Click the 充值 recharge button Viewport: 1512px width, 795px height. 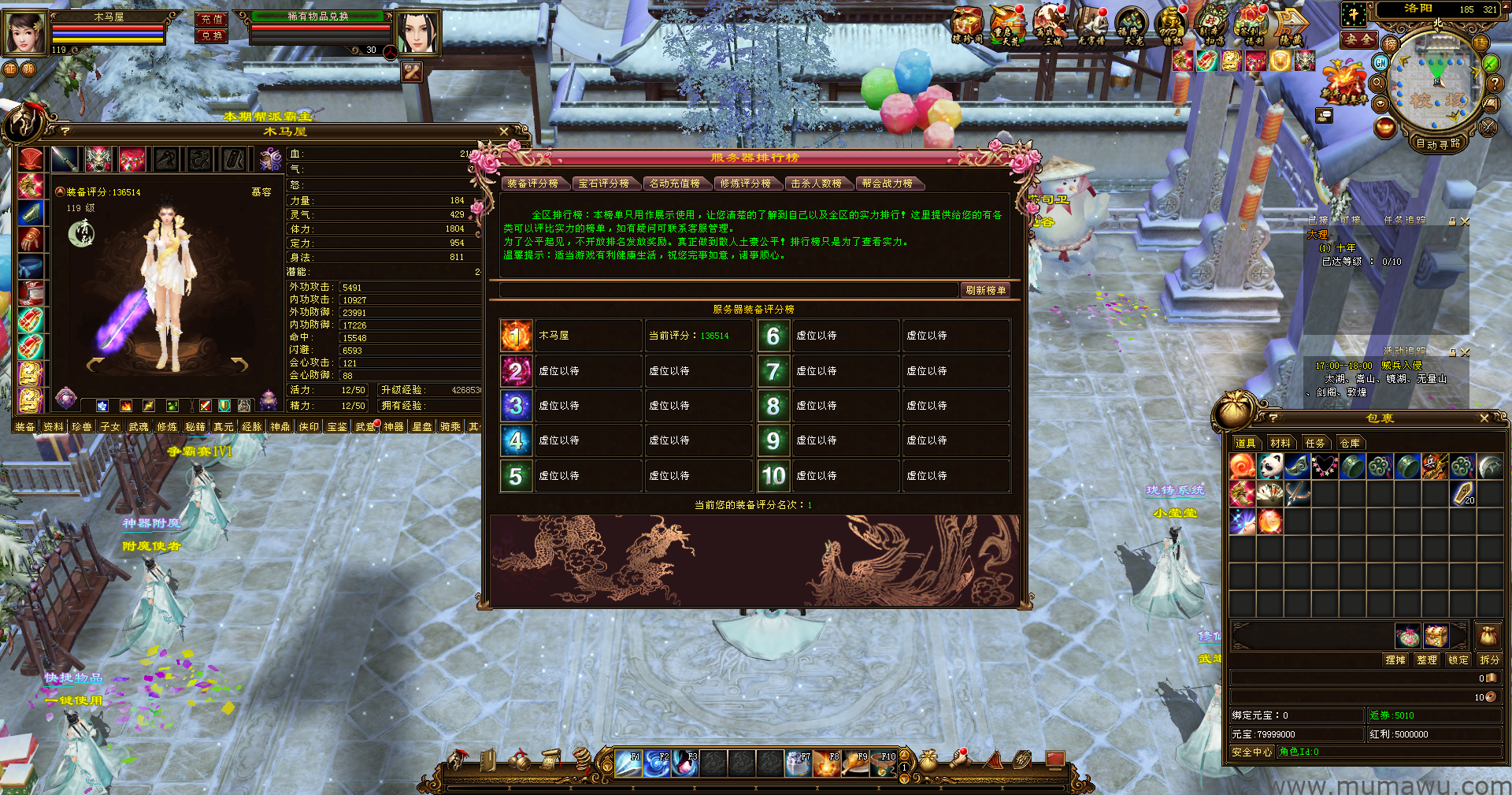(x=211, y=19)
